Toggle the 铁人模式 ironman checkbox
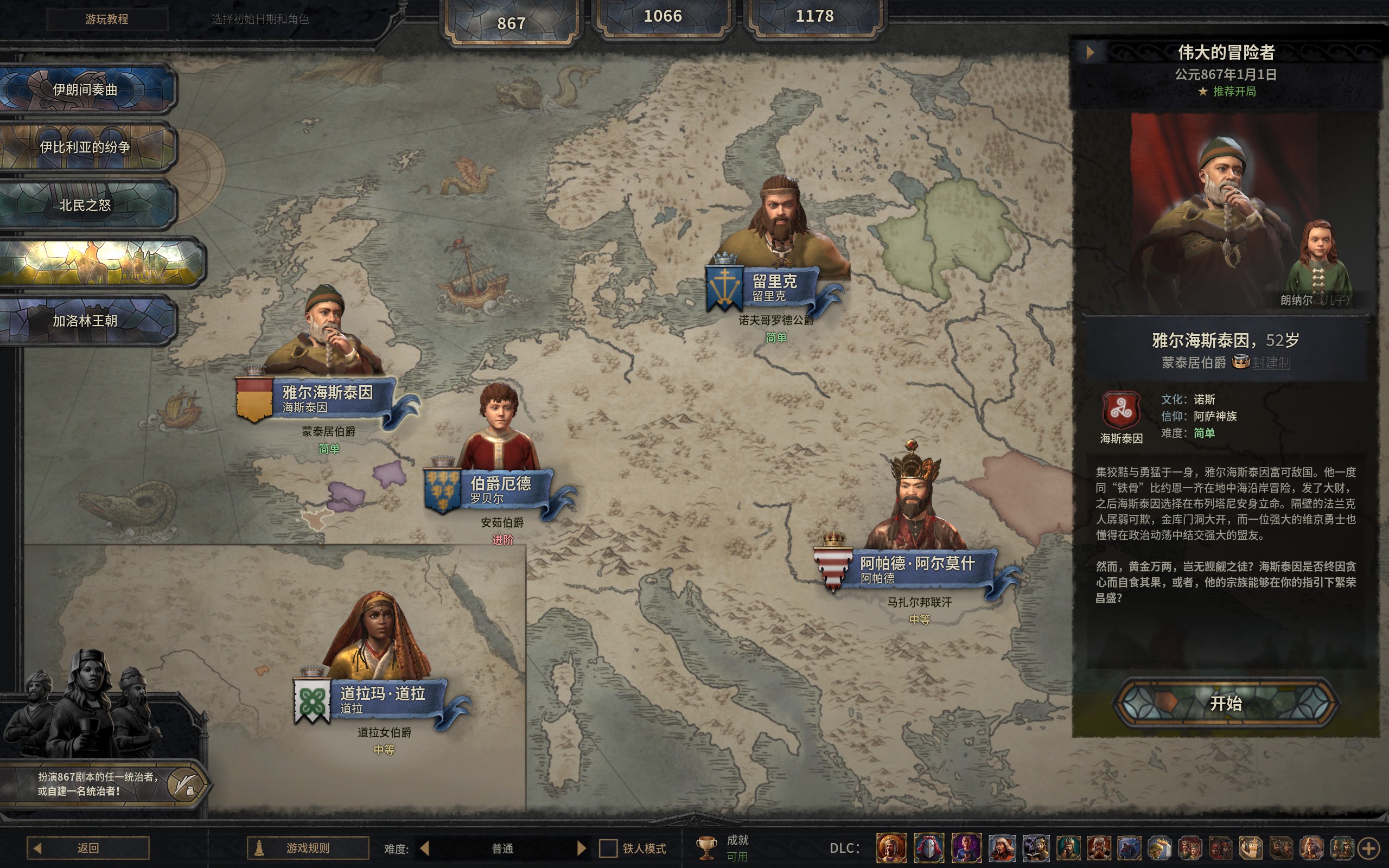This screenshot has height=868, width=1389. [x=608, y=848]
